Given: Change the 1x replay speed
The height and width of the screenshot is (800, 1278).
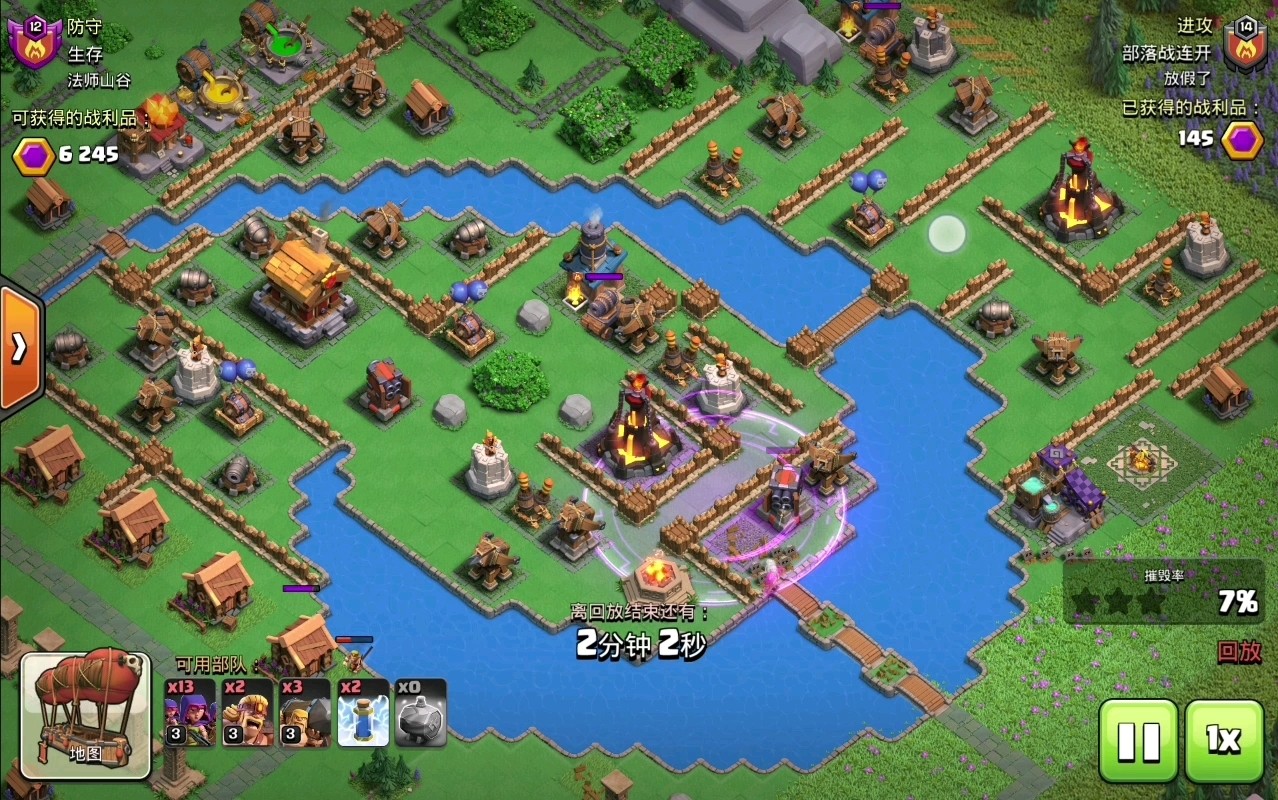Looking at the screenshot, I should point(1223,741).
